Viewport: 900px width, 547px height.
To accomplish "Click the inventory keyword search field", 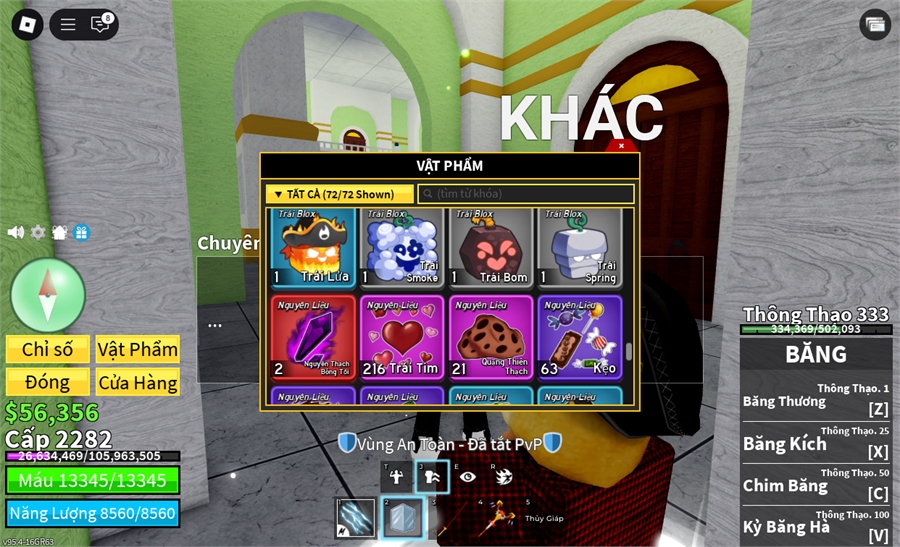I will pos(526,194).
